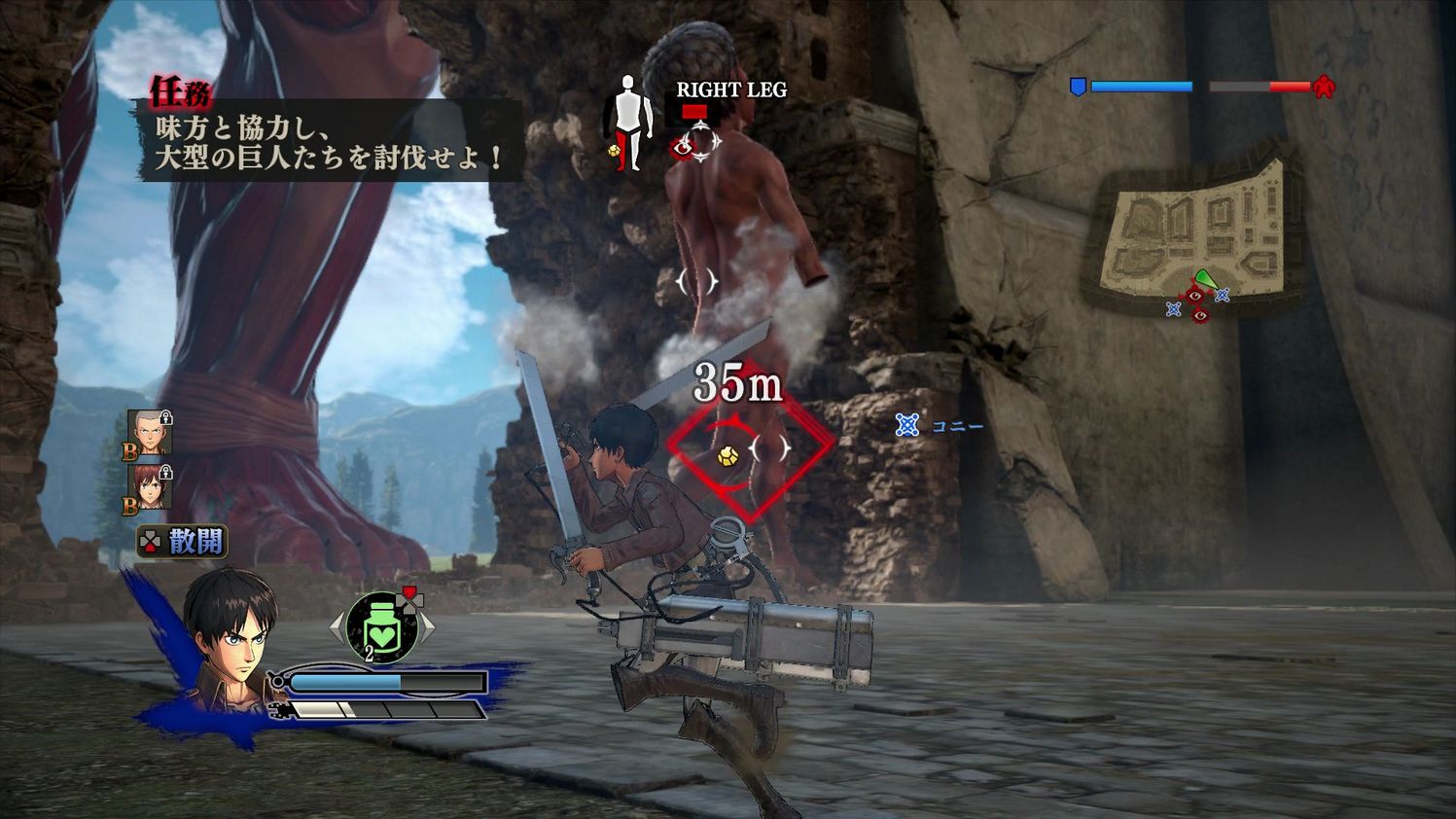Open the next item with the right arrow selector
Viewport: 1456px width, 819px height.
(428, 625)
